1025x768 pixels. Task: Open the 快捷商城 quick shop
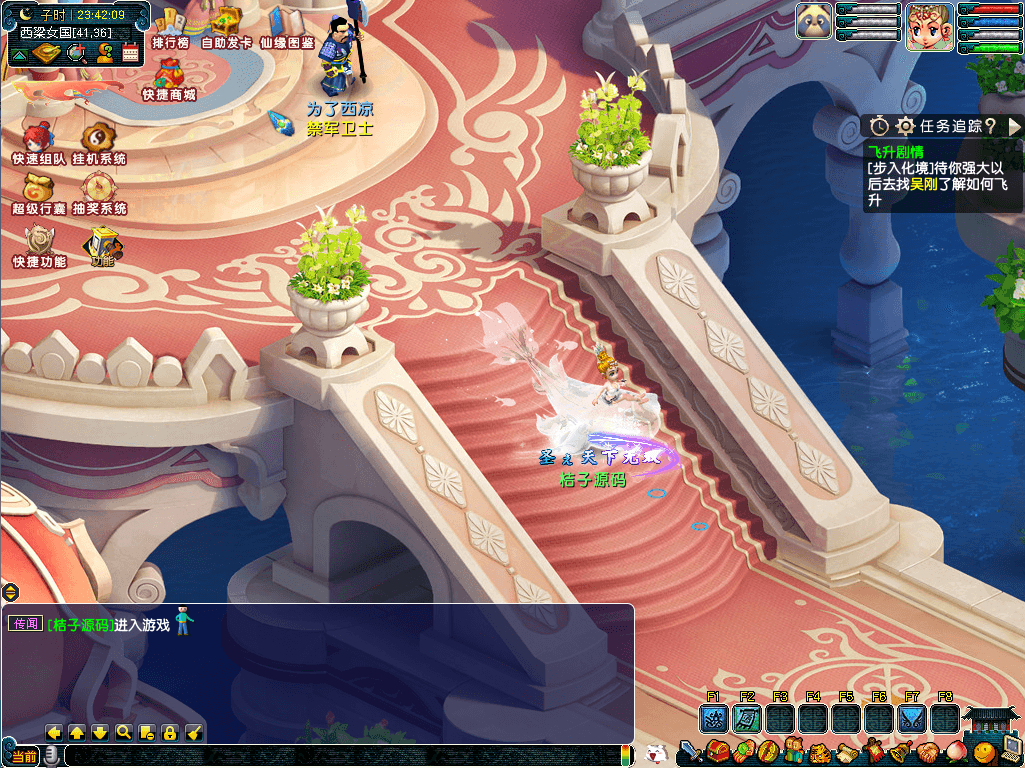click(168, 79)
